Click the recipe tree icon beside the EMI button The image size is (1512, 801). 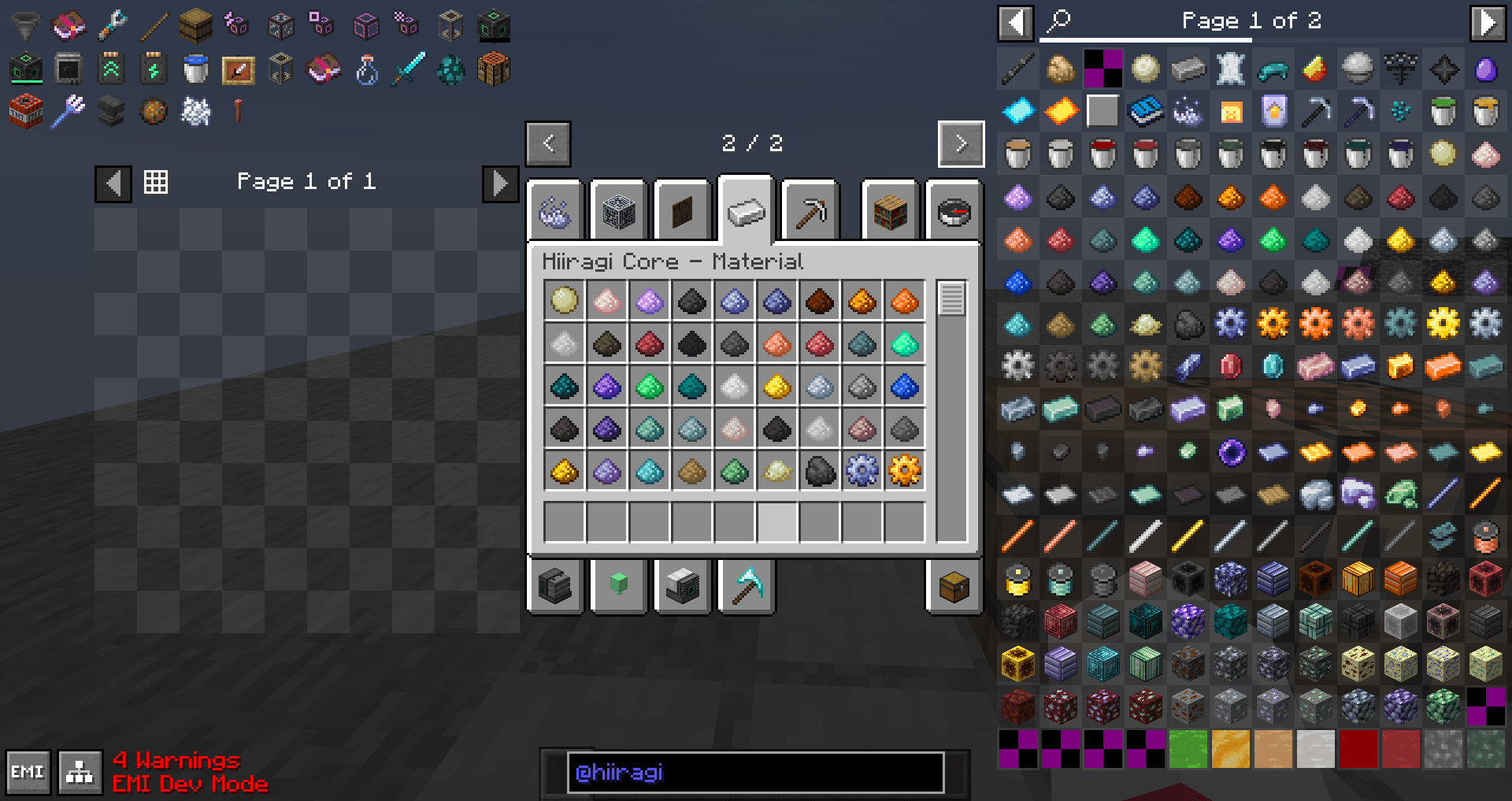[x=79, y=773]
